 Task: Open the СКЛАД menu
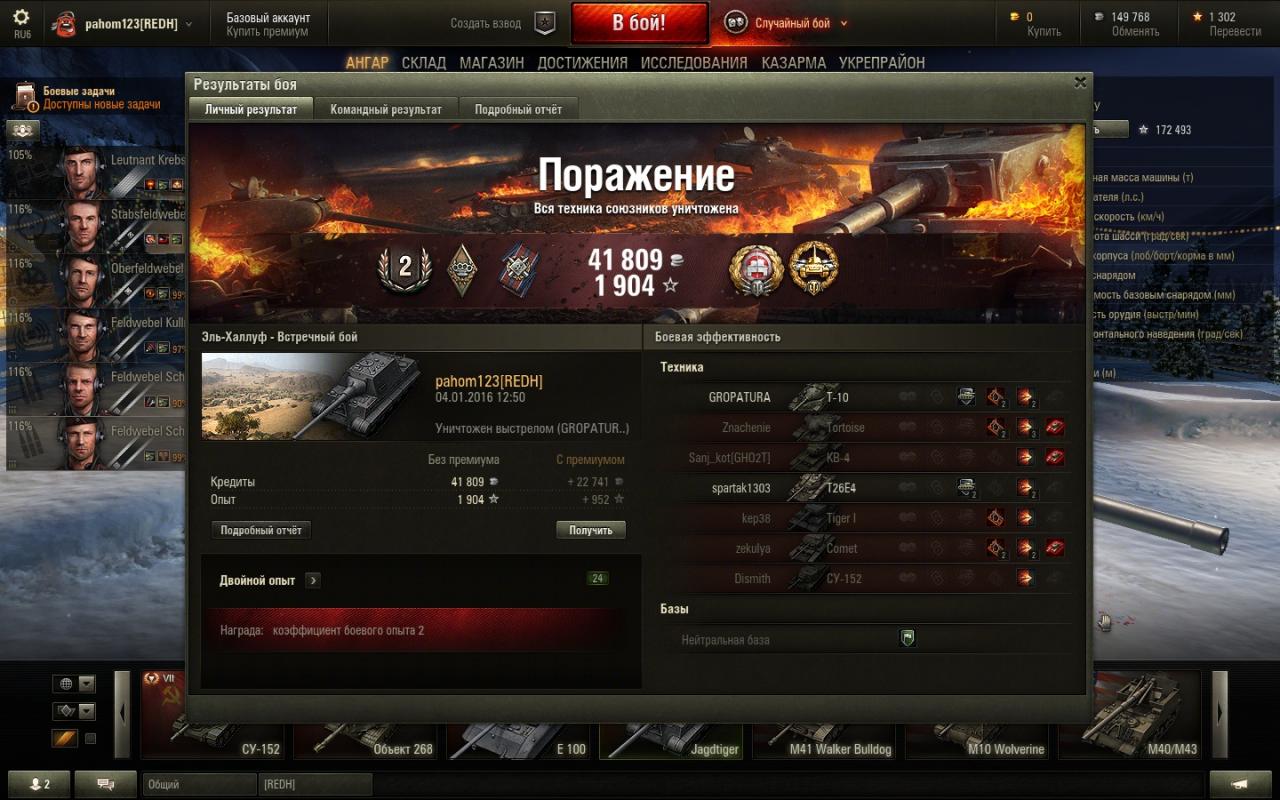coord(424,62)
